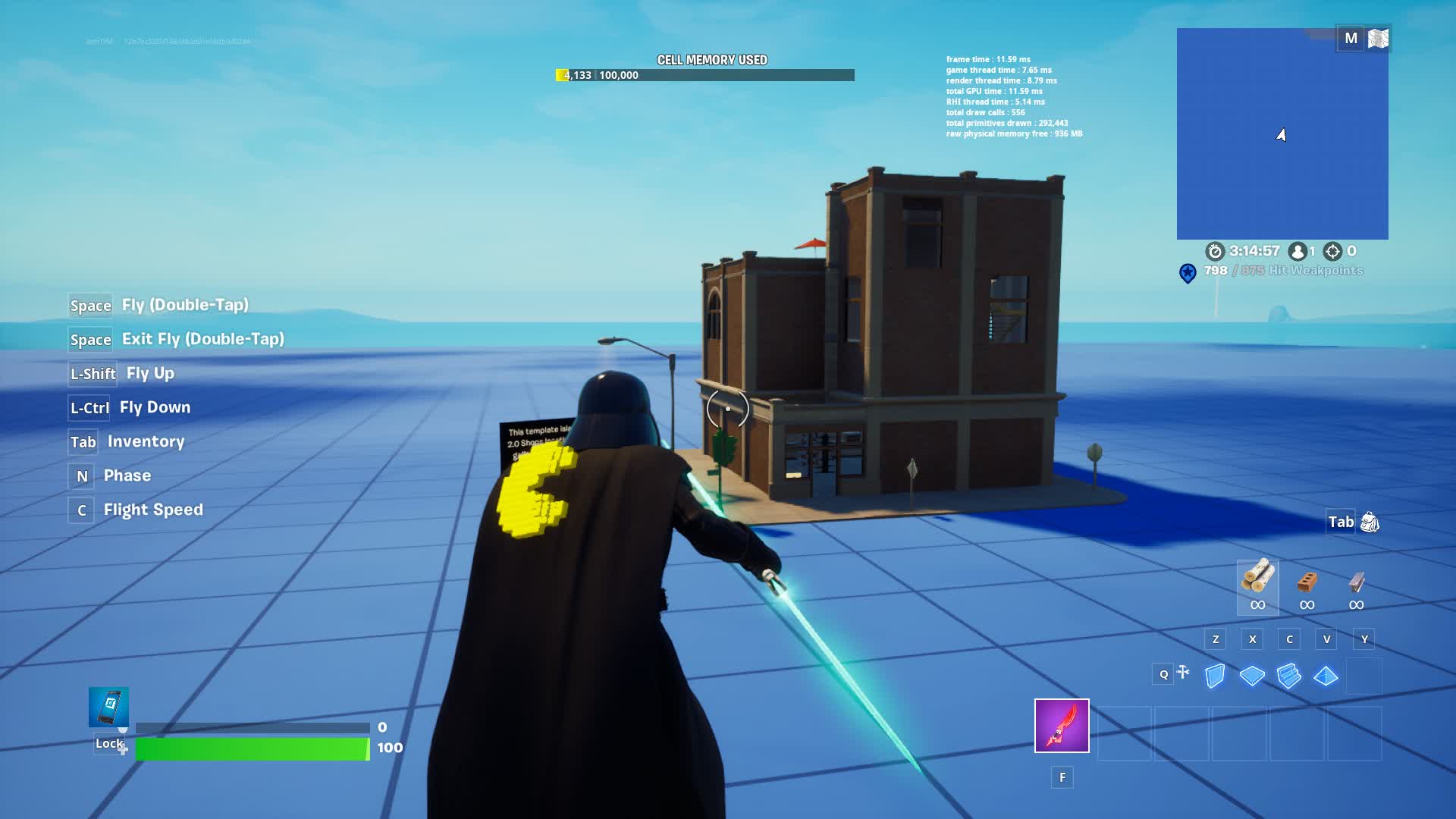The height and width of the screenshot is (819, 1456).
Task: Click the blue Hit Weakpoints accolade pin
Action: 1188,270
